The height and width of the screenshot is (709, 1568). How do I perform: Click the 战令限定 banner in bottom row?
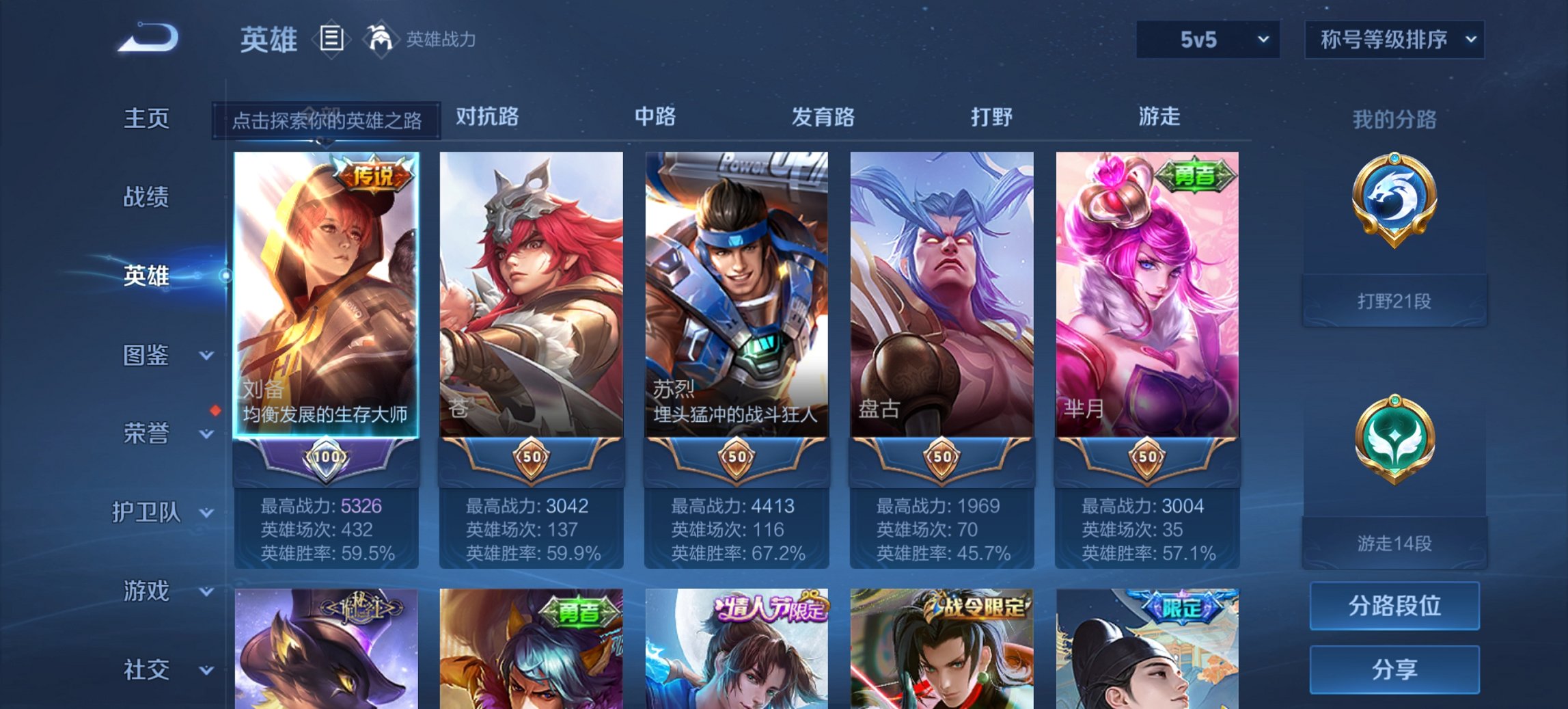tap(982, 606)
